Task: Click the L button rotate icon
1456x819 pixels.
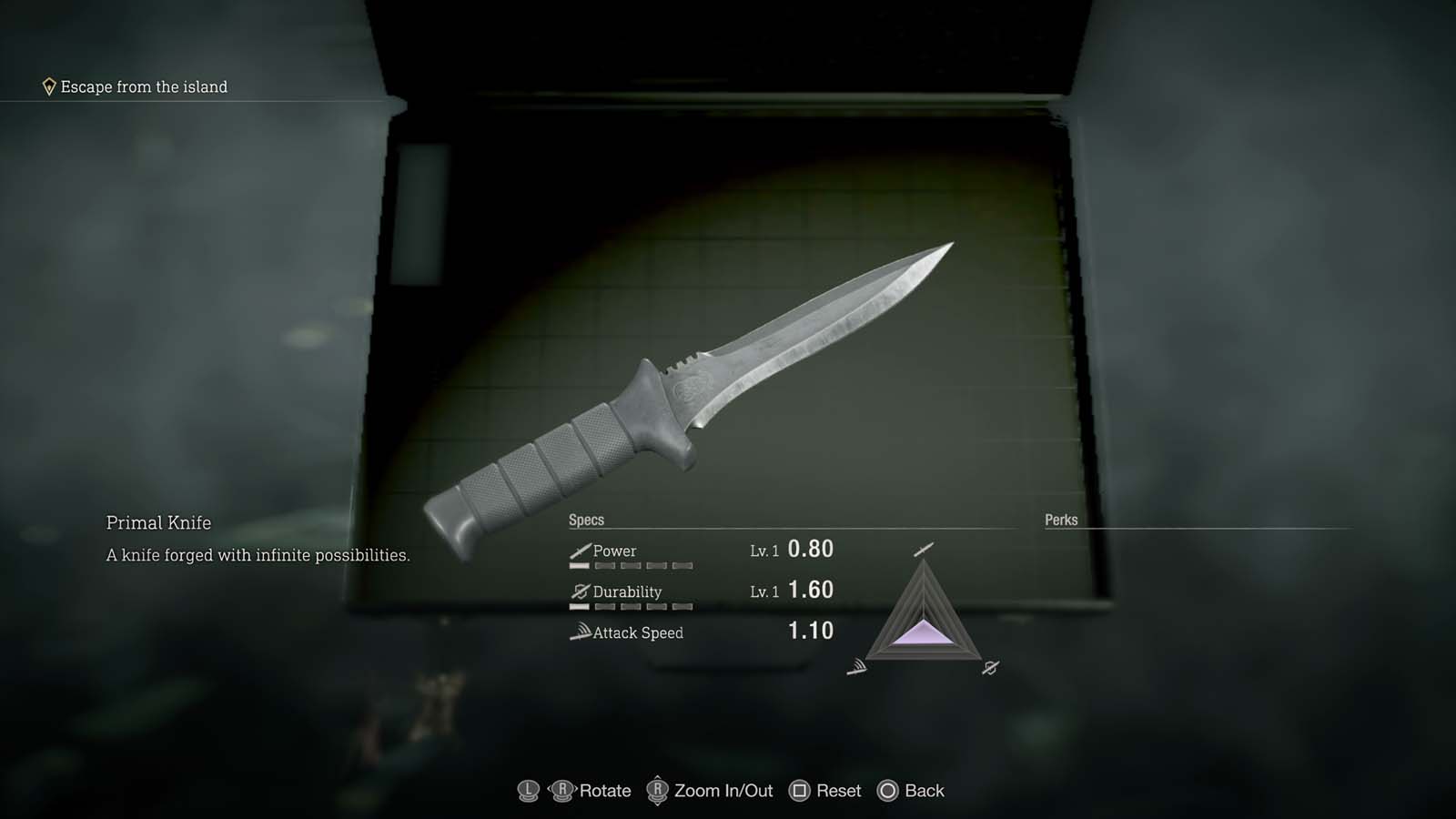Action: point(528,791)
